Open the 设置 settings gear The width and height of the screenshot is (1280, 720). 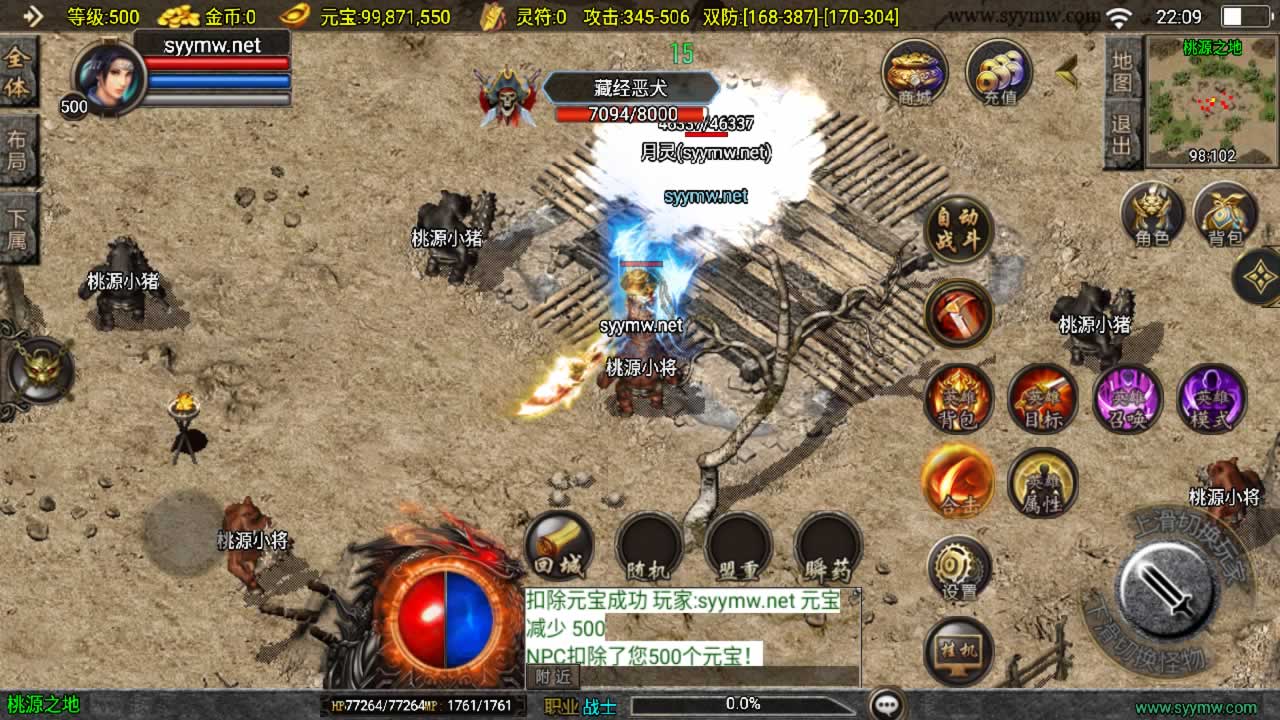[x=958, y=568]
